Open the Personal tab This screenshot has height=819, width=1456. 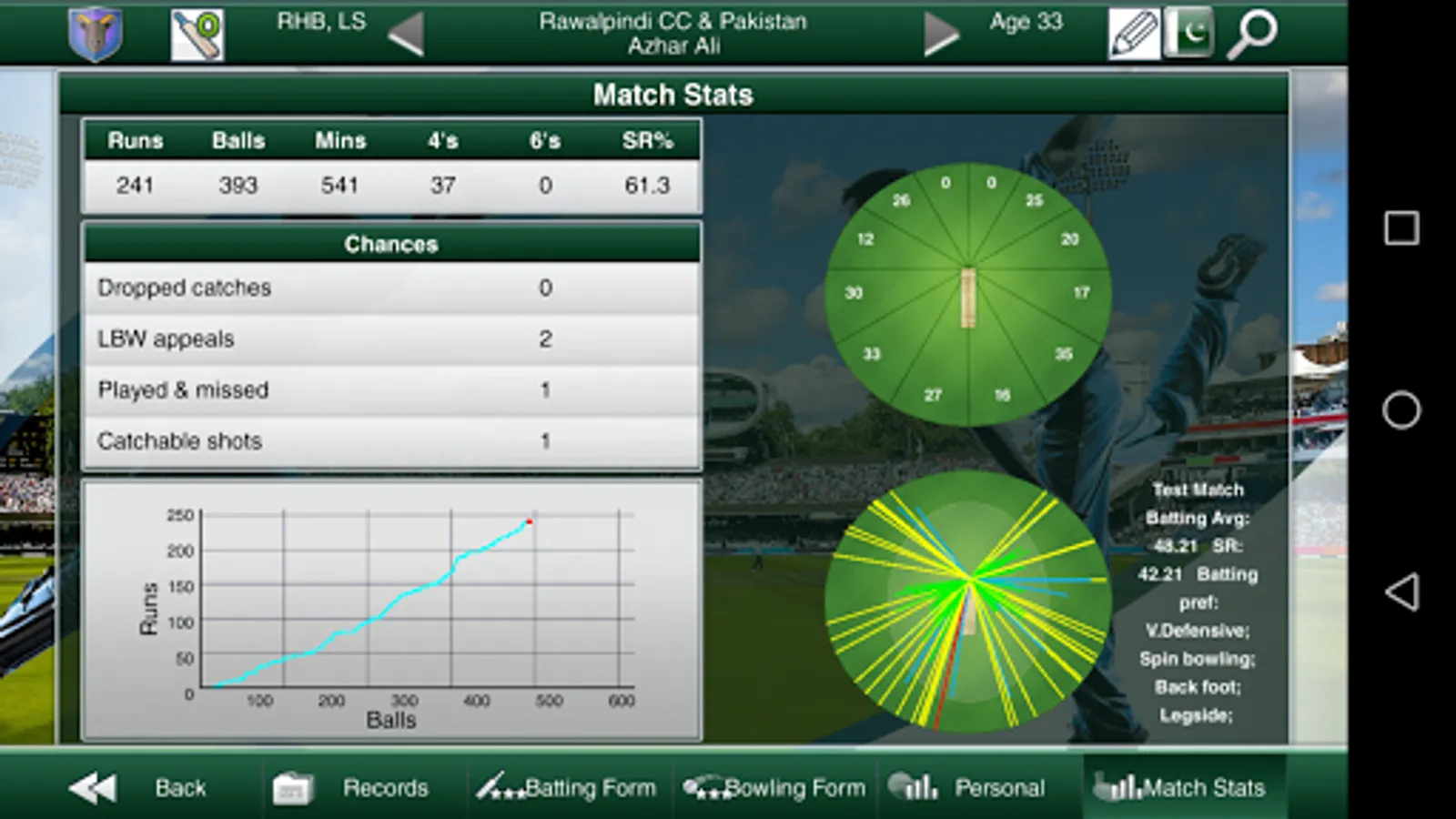(967, 787)
